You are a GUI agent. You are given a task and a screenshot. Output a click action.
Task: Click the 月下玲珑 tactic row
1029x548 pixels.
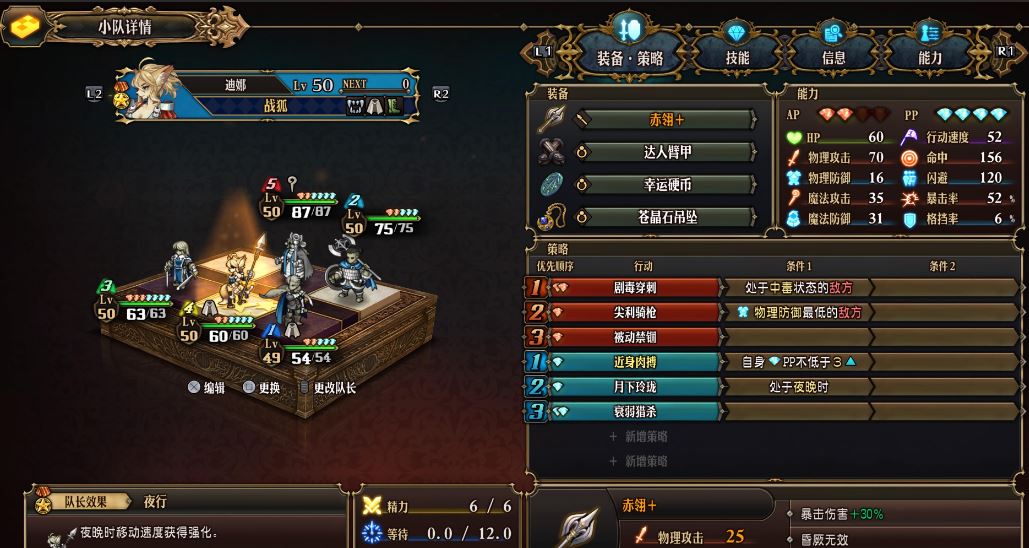(x=635, y=387)
